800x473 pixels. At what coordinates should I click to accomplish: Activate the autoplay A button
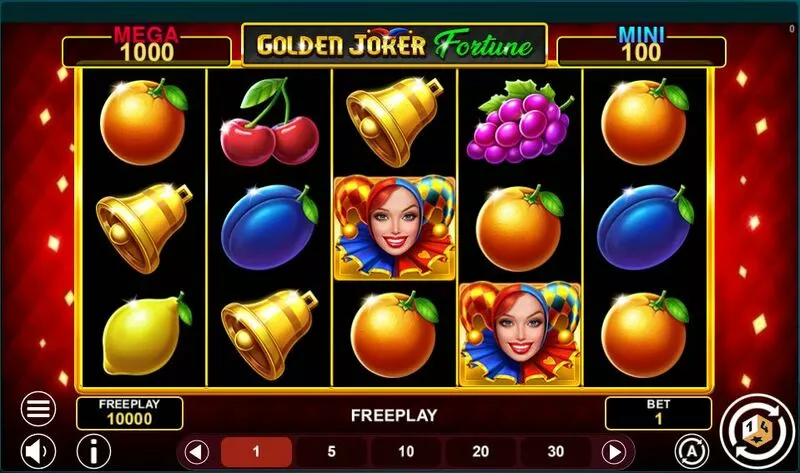pyautogui.click(x=690, y=448)
